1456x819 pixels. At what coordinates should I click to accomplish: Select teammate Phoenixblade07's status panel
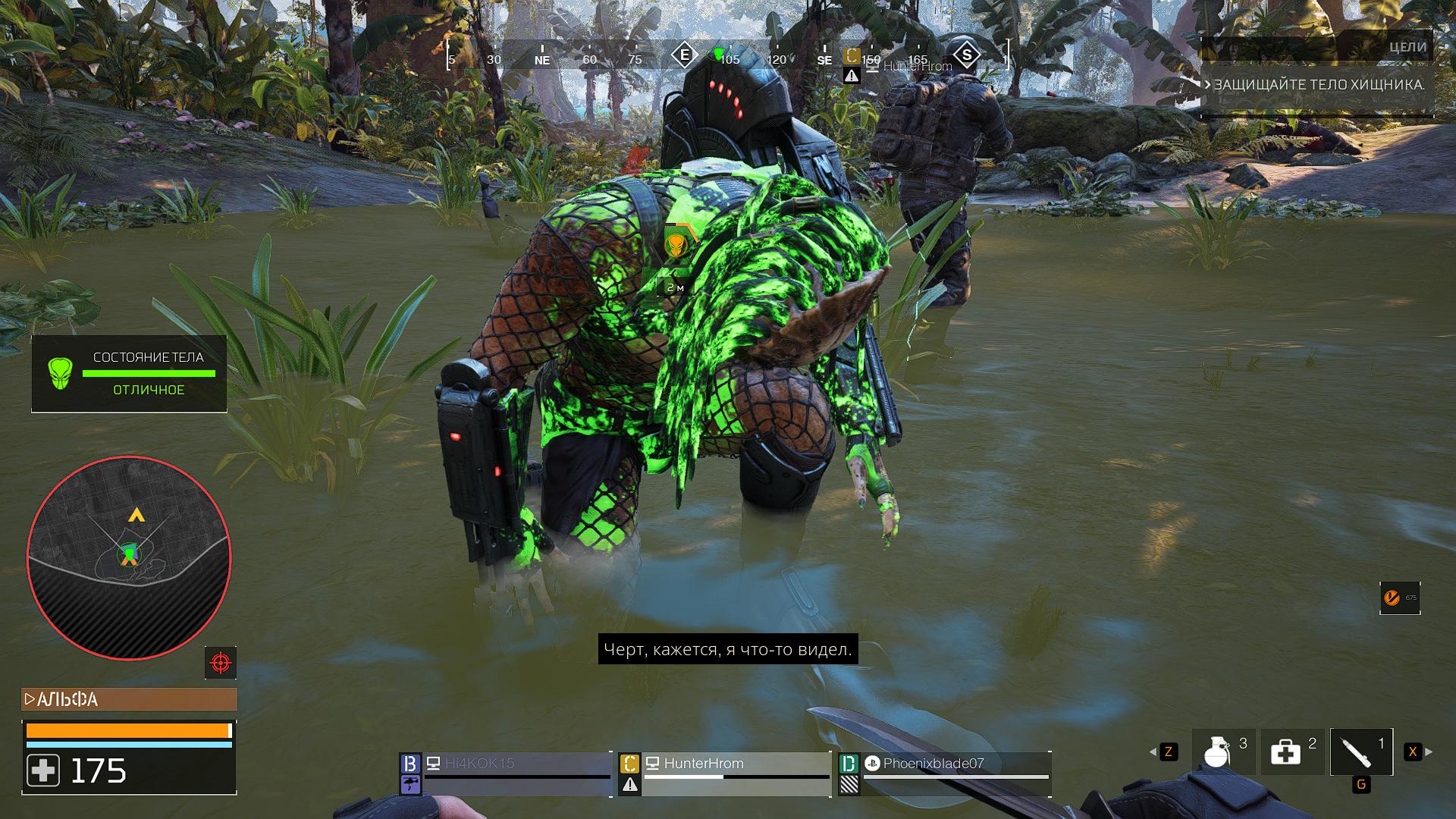coord(945,773)
